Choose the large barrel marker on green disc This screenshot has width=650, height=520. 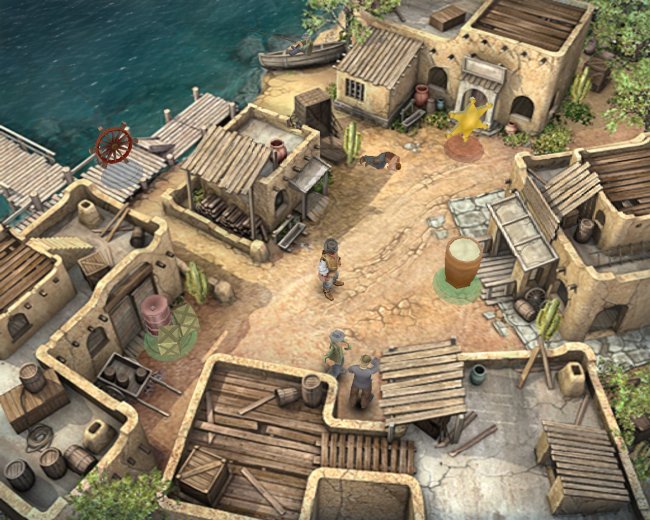[463, 263]
